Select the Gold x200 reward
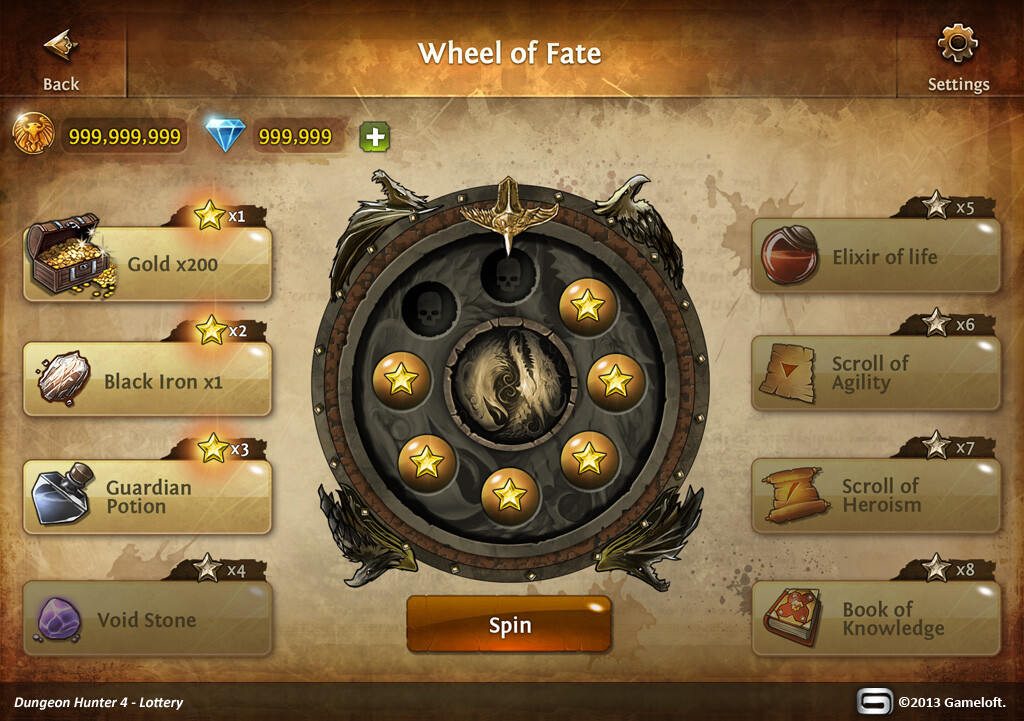This screenshot has height=721, width=1024. tap(148, 264)
